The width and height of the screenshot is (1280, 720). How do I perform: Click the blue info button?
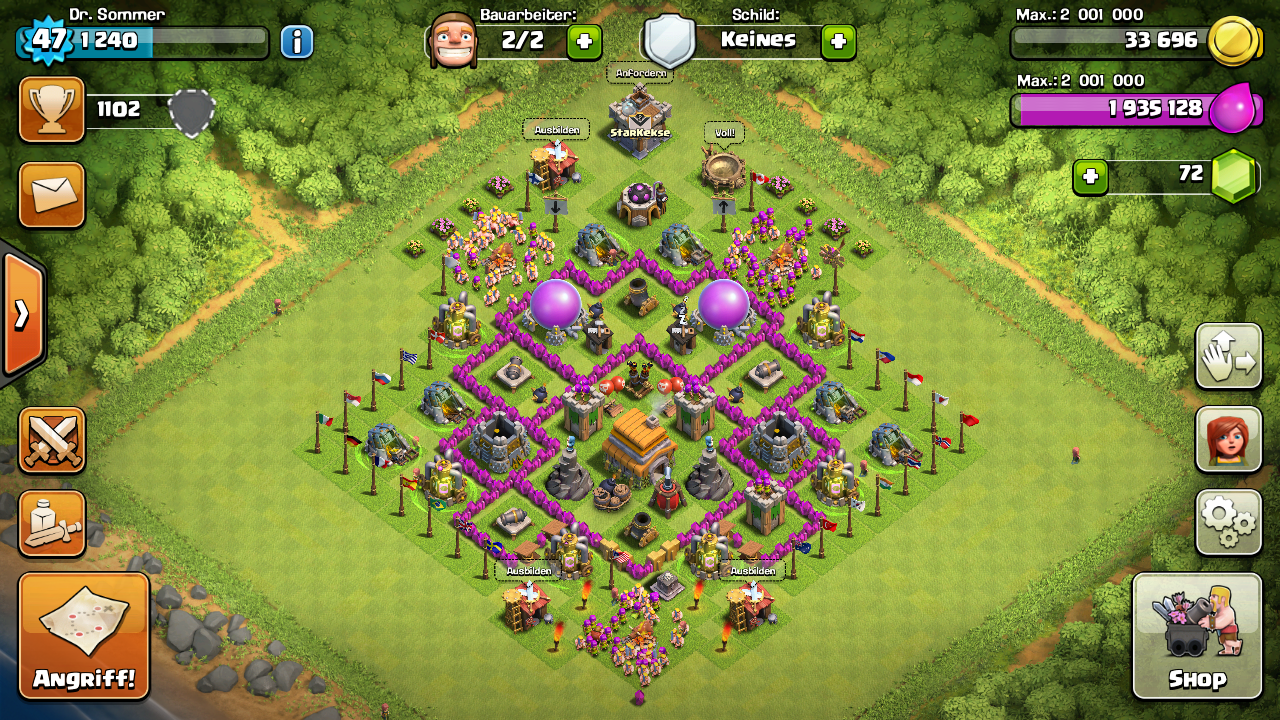coord(297,41)
